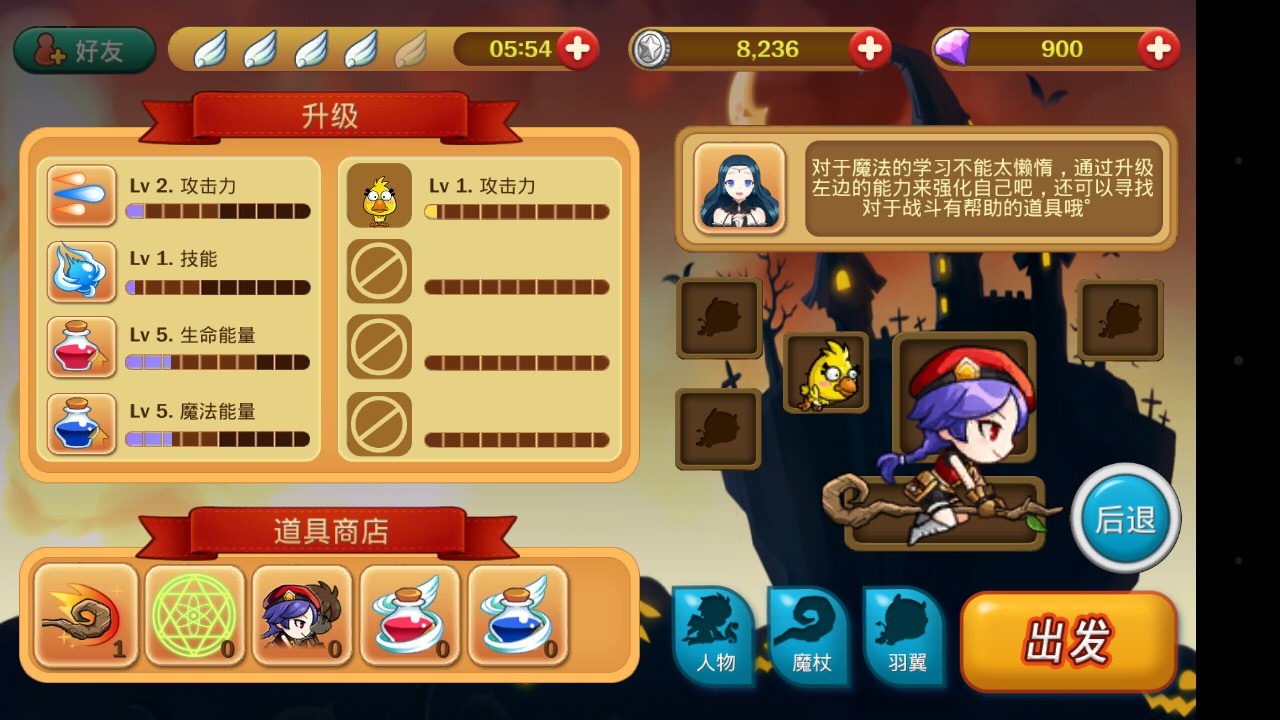The image size is (1280, 720).
Task: Select the 生命能量 red potion upgrade icon
Action: (81, 347)
